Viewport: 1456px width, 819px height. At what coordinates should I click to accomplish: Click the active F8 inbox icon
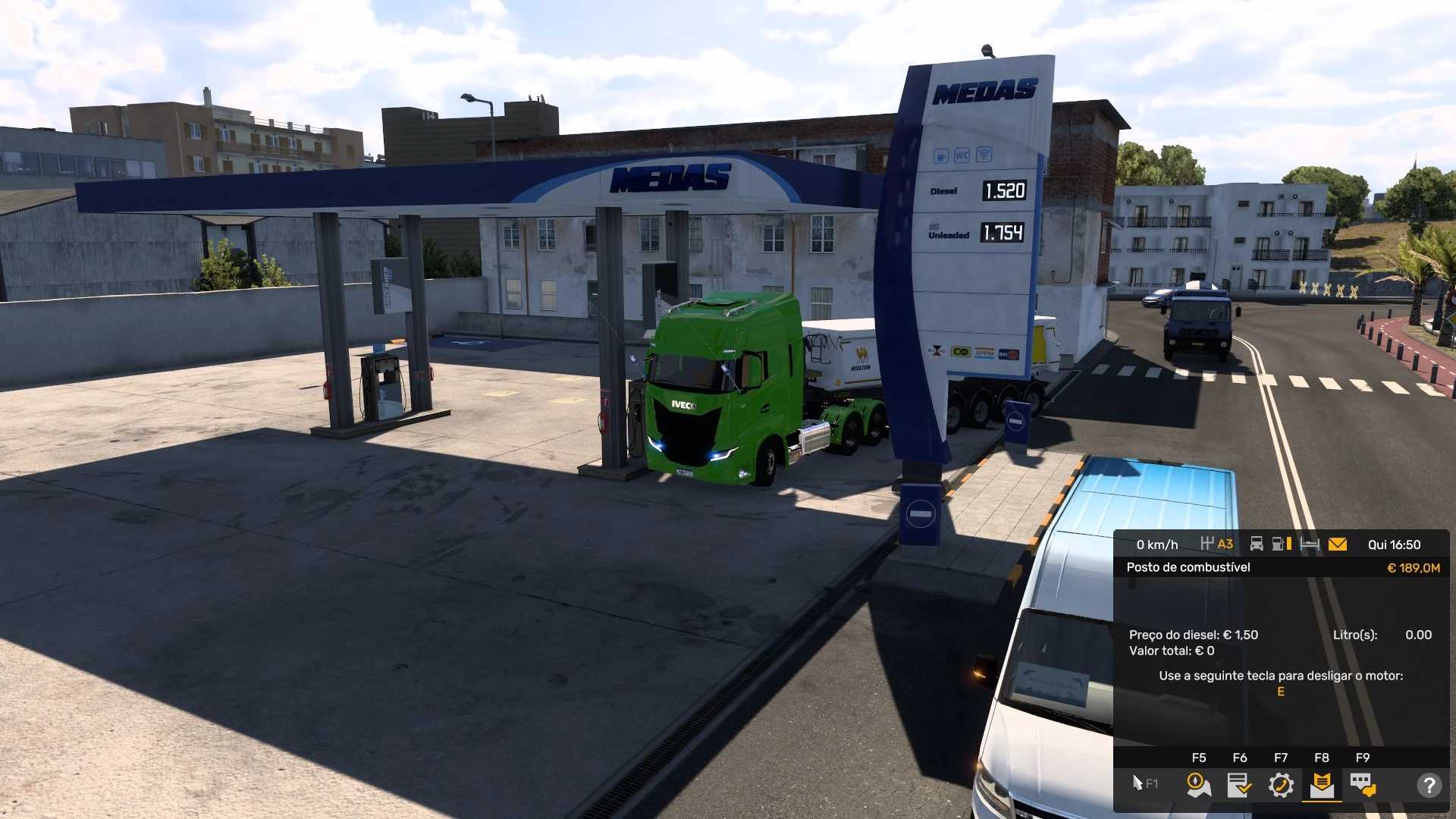(x=1323, y=785)
